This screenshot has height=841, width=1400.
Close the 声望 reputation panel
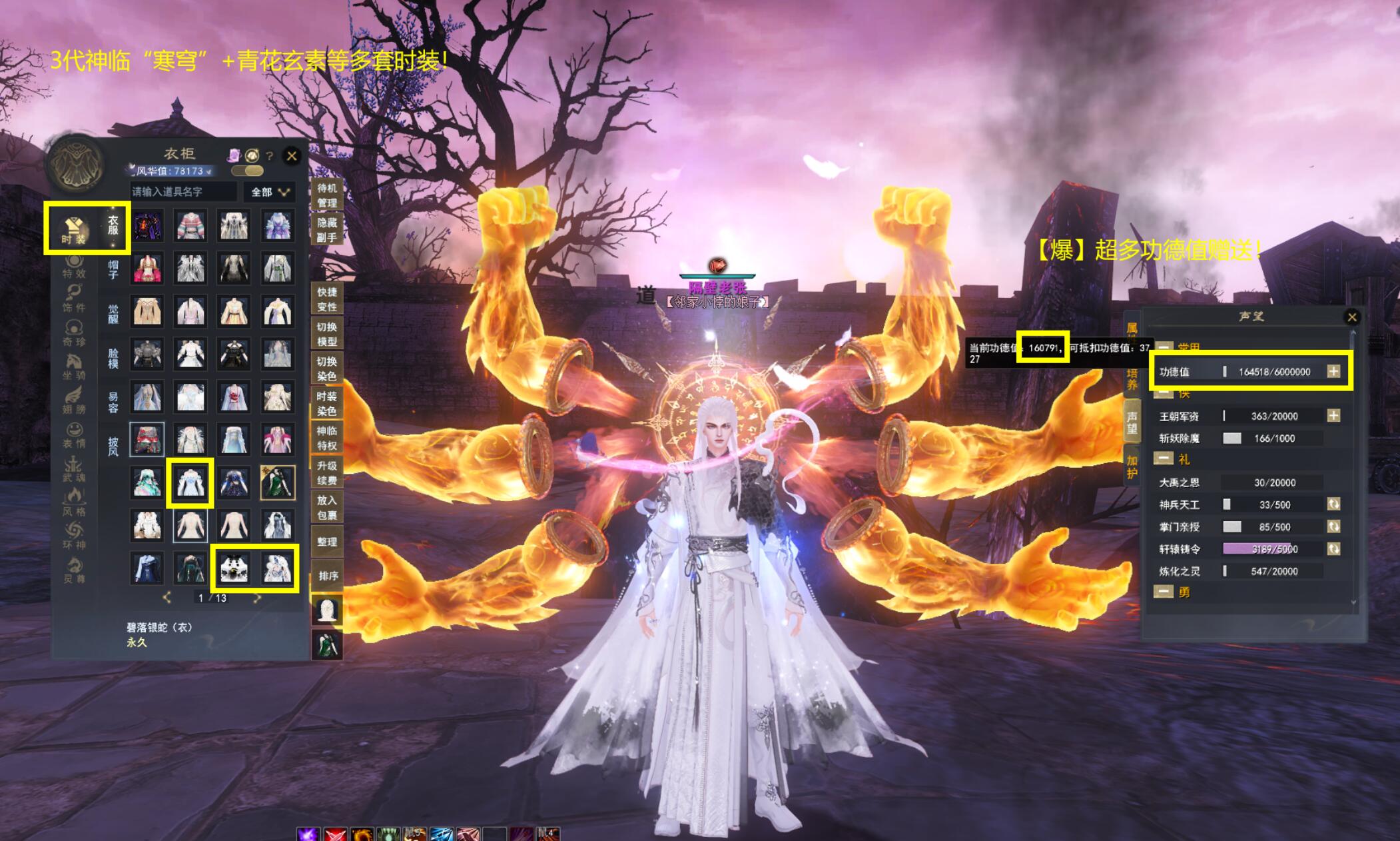[x=1351, y=317]
